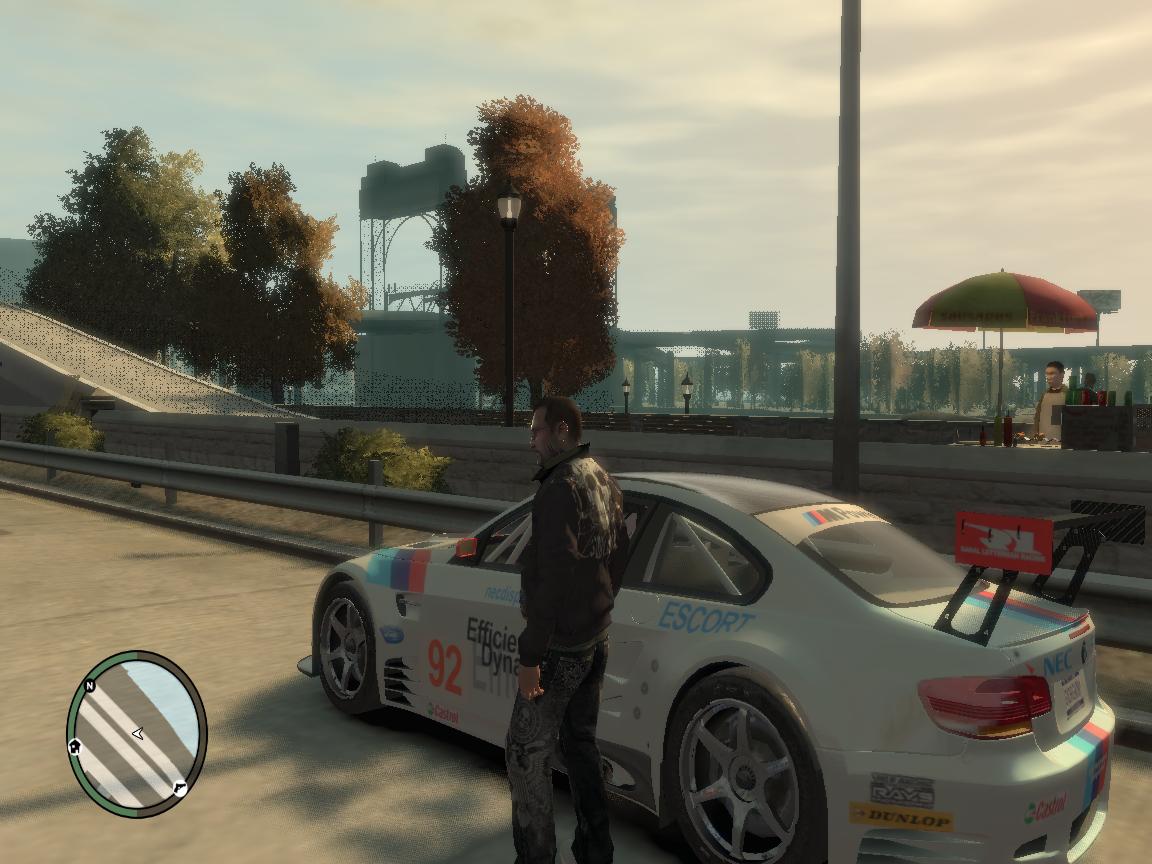Select the safehouse marker on the minimap

pyautogui.click(x=75, y=746)
